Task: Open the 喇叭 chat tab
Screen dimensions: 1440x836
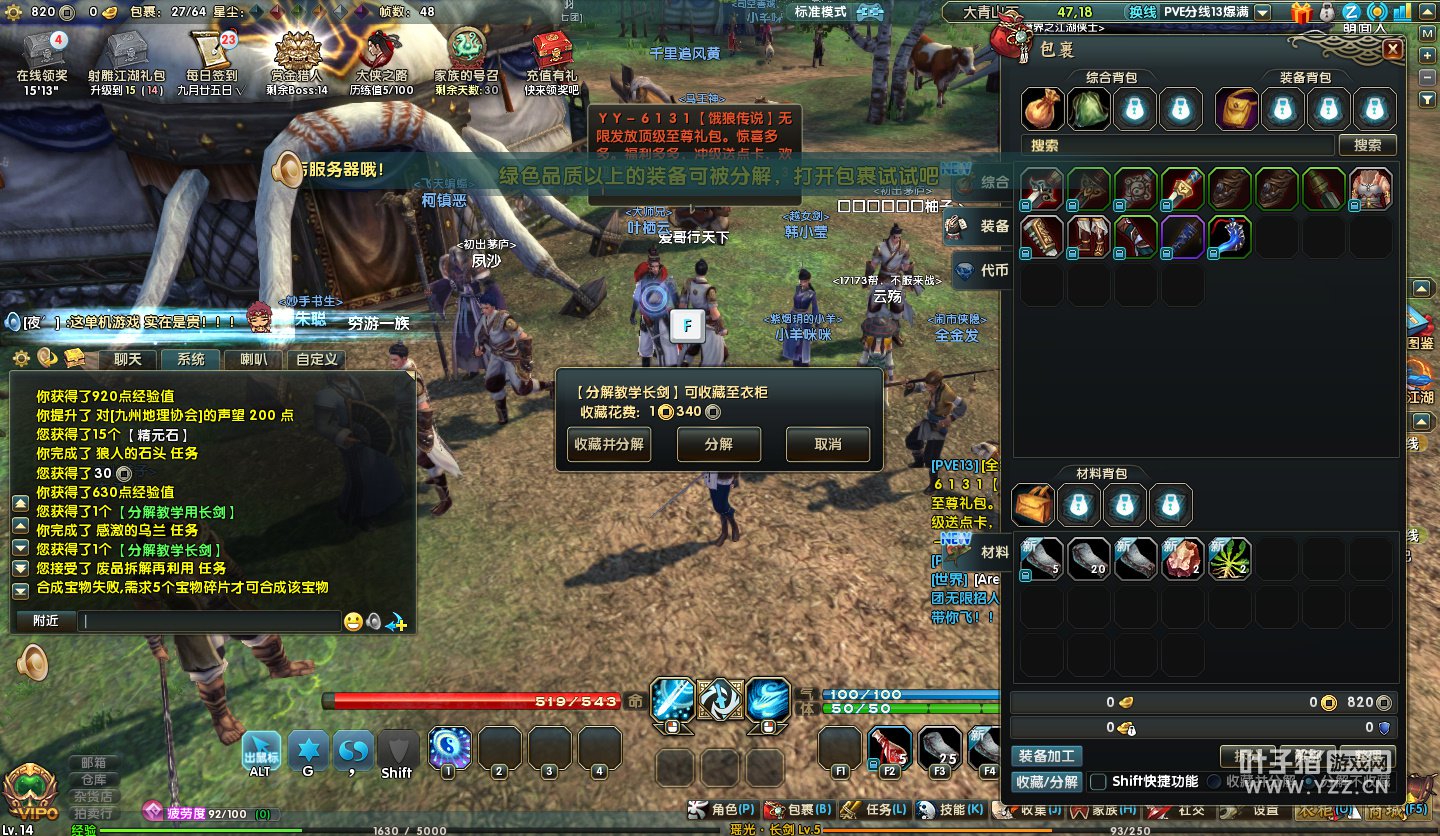Action: click(253, 359)
